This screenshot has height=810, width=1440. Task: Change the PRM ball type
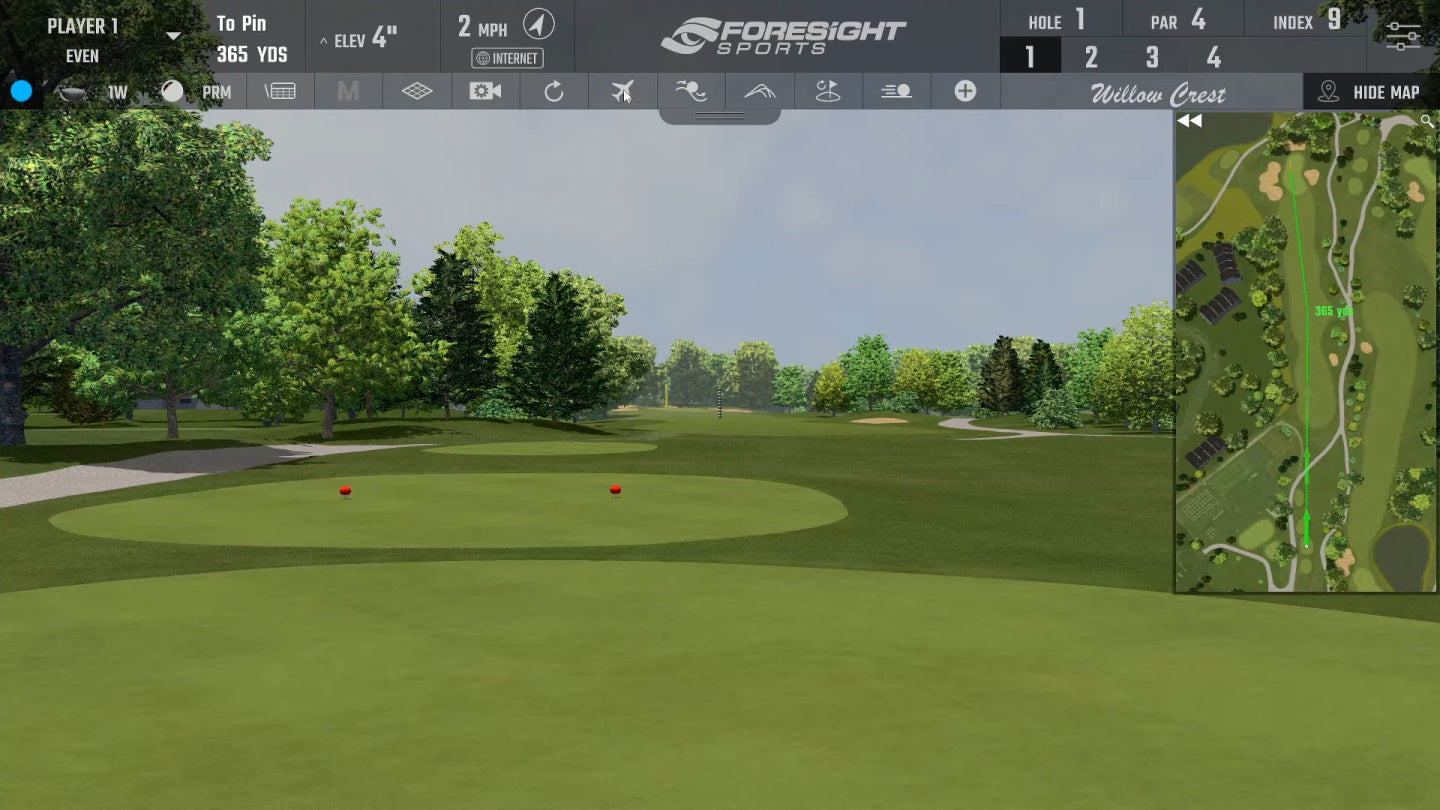tap(216, 93)
